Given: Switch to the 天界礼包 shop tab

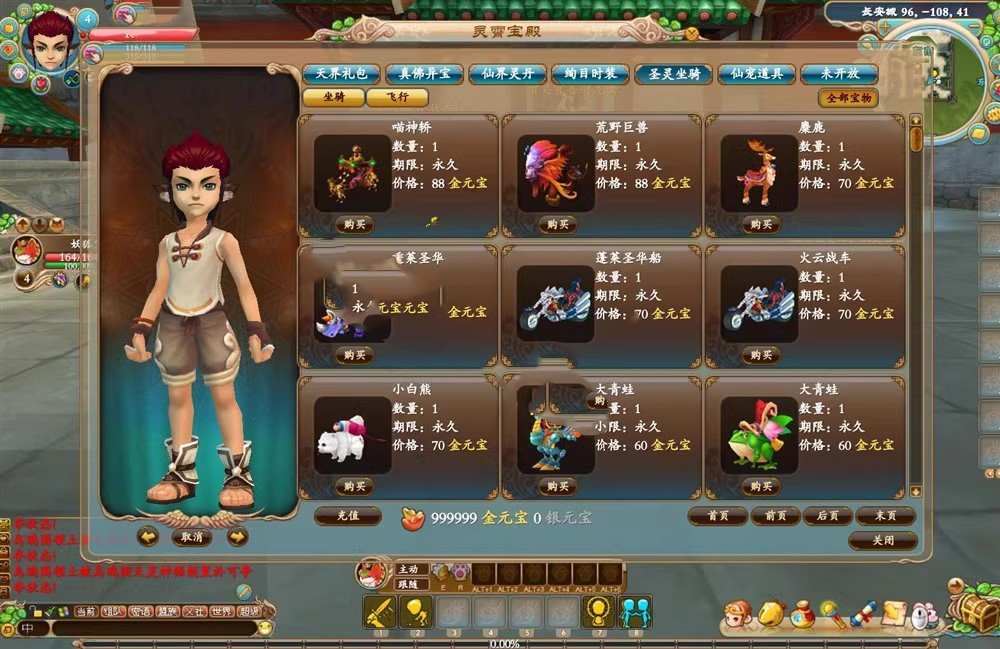Looking at the screenshot, I should coord(340,74).
